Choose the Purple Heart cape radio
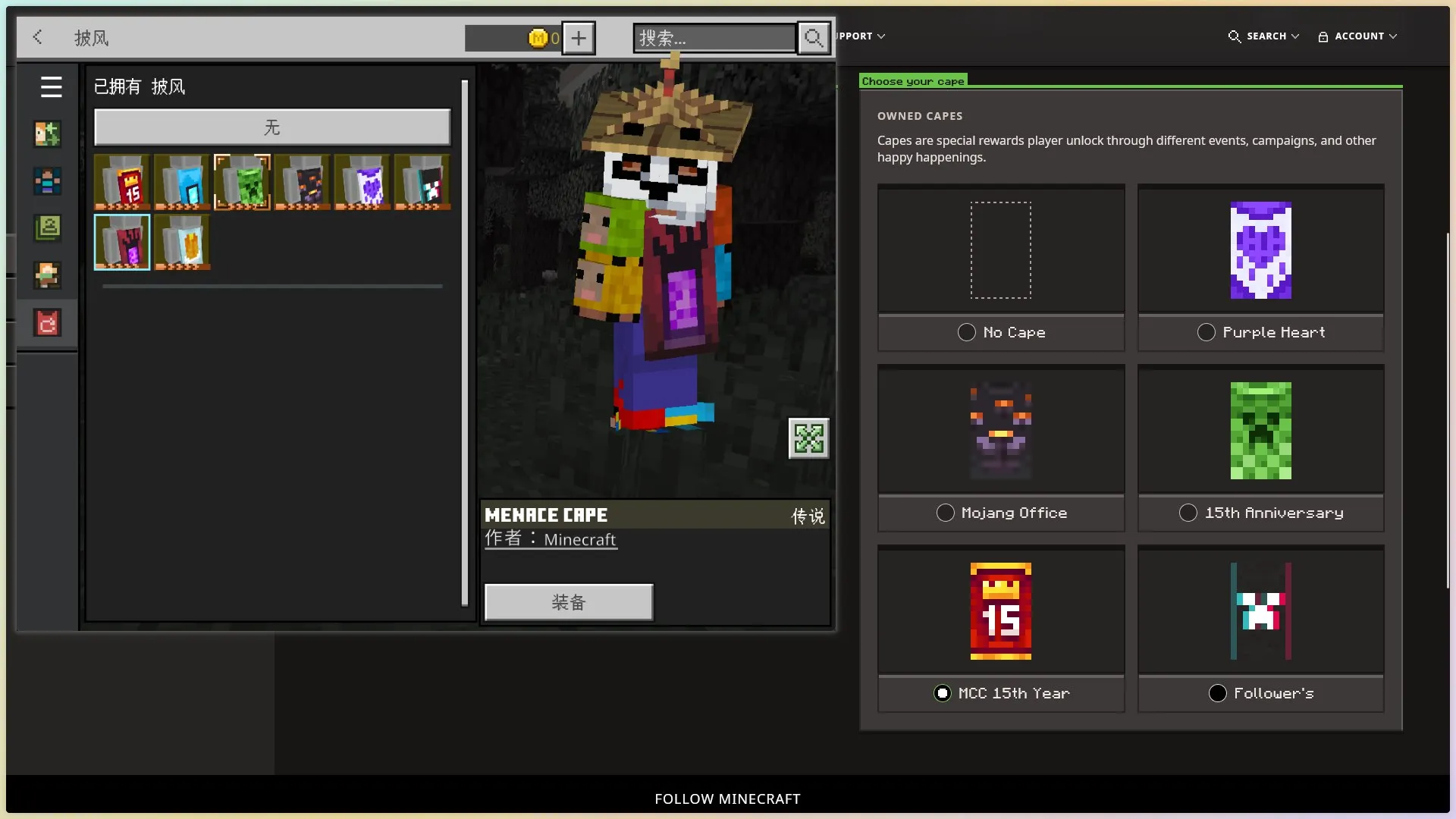This screenshot has width=1456, height=819. point(1207,332)
